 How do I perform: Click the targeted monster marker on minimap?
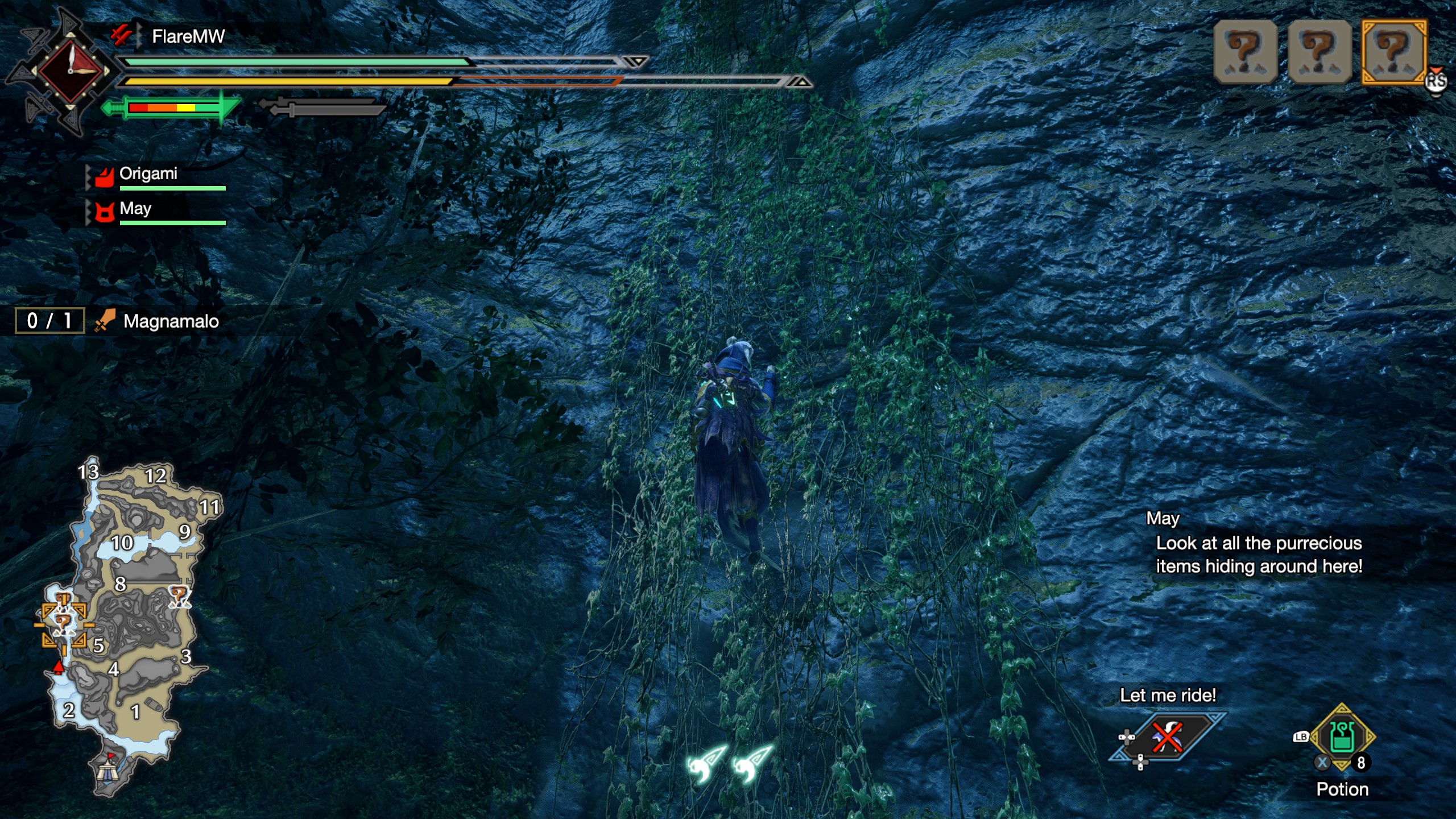(x=63, y=623)
